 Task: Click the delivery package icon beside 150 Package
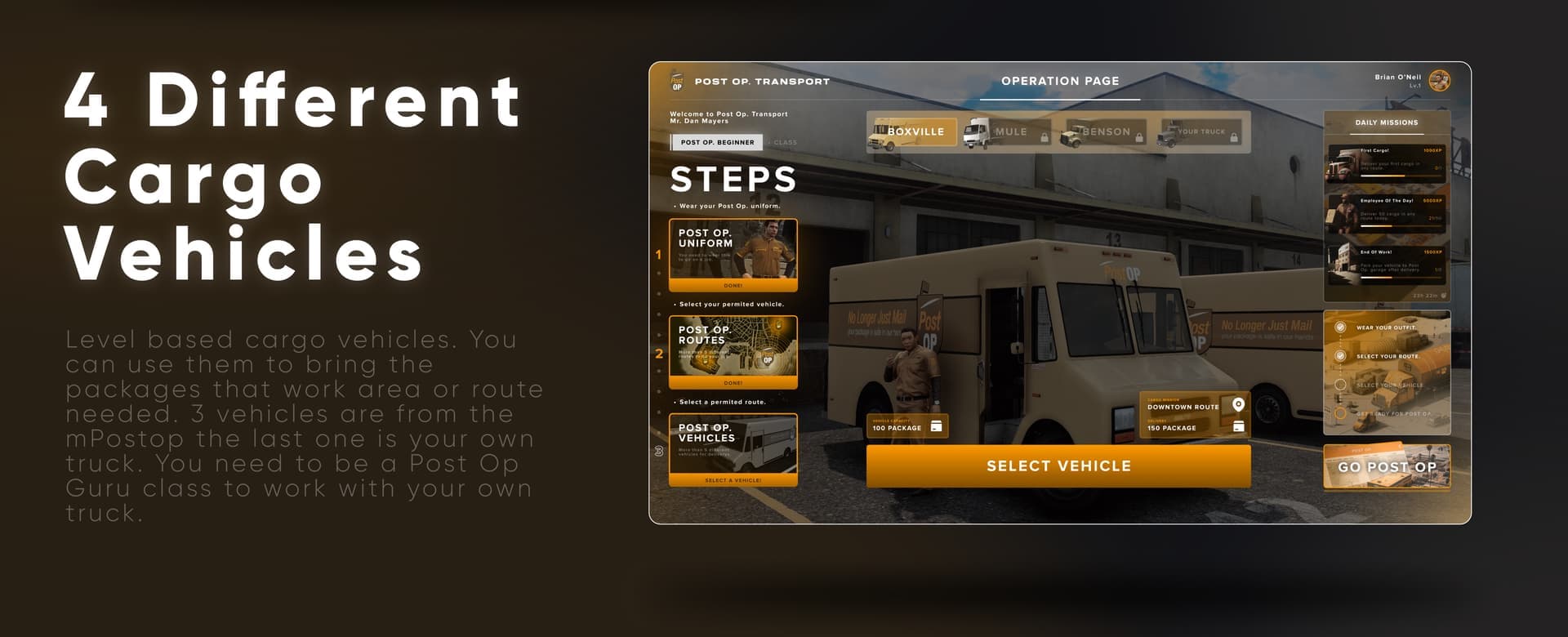1238,426
